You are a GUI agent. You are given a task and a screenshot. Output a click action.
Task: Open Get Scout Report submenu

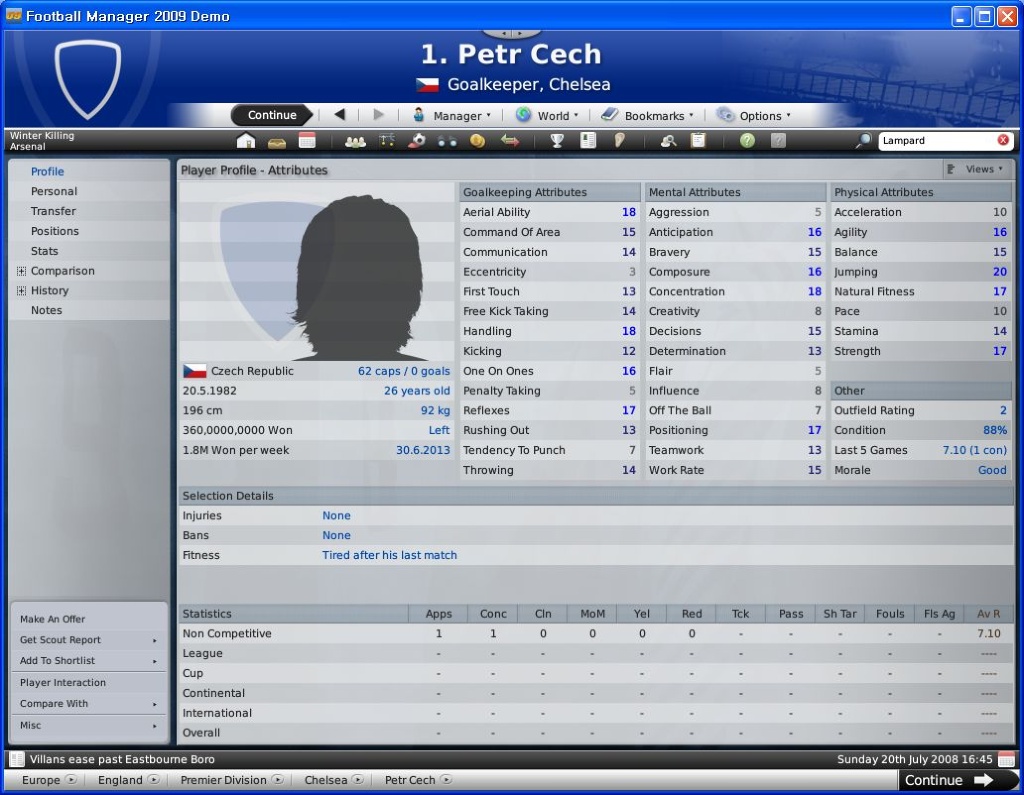[88, 640]
